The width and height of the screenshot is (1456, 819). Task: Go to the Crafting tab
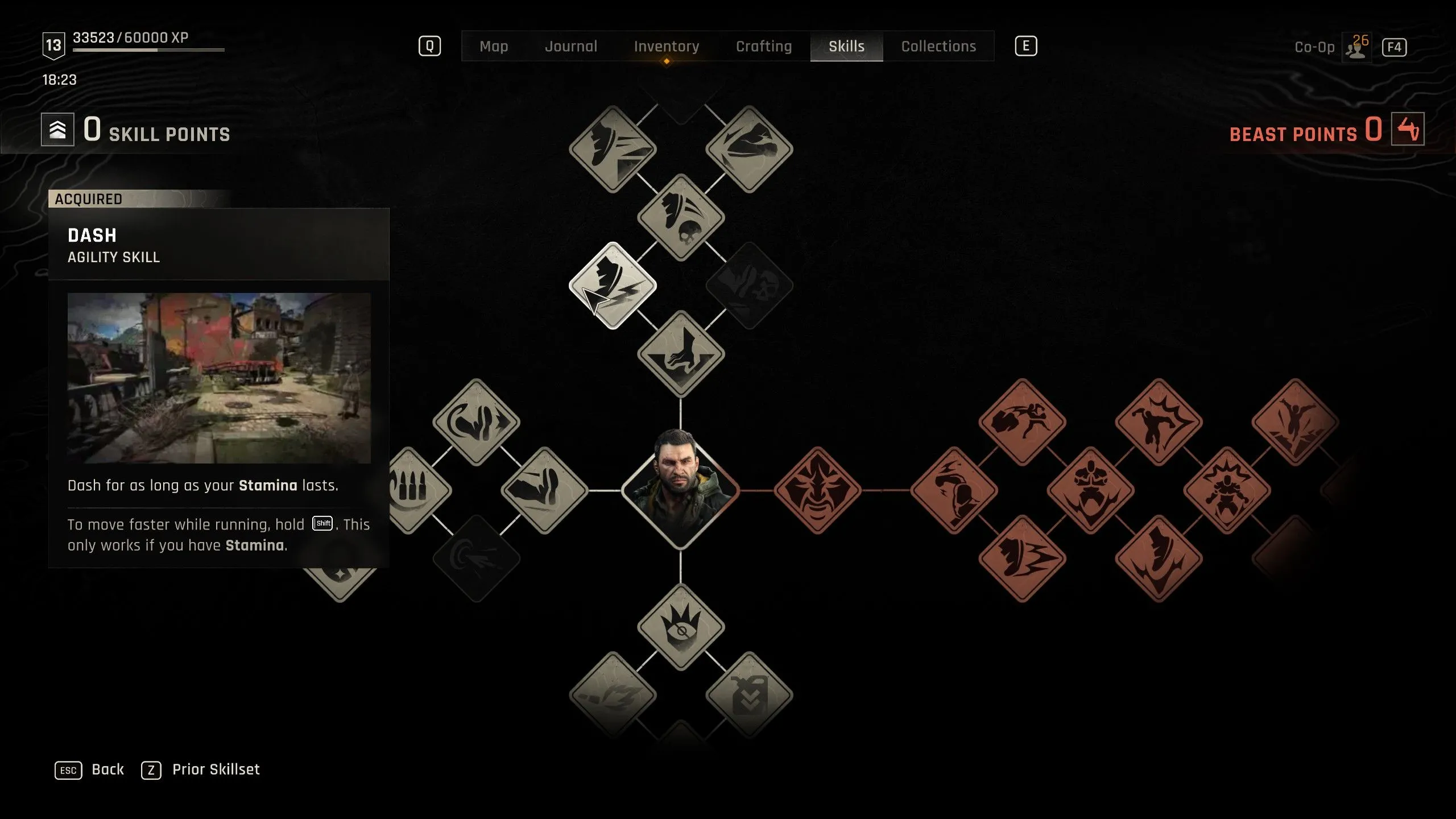(x=764, y=46)
